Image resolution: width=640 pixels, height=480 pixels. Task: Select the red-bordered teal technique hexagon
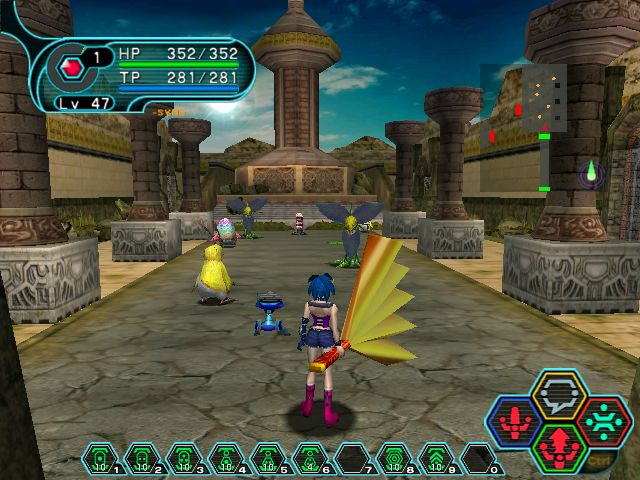602,422
